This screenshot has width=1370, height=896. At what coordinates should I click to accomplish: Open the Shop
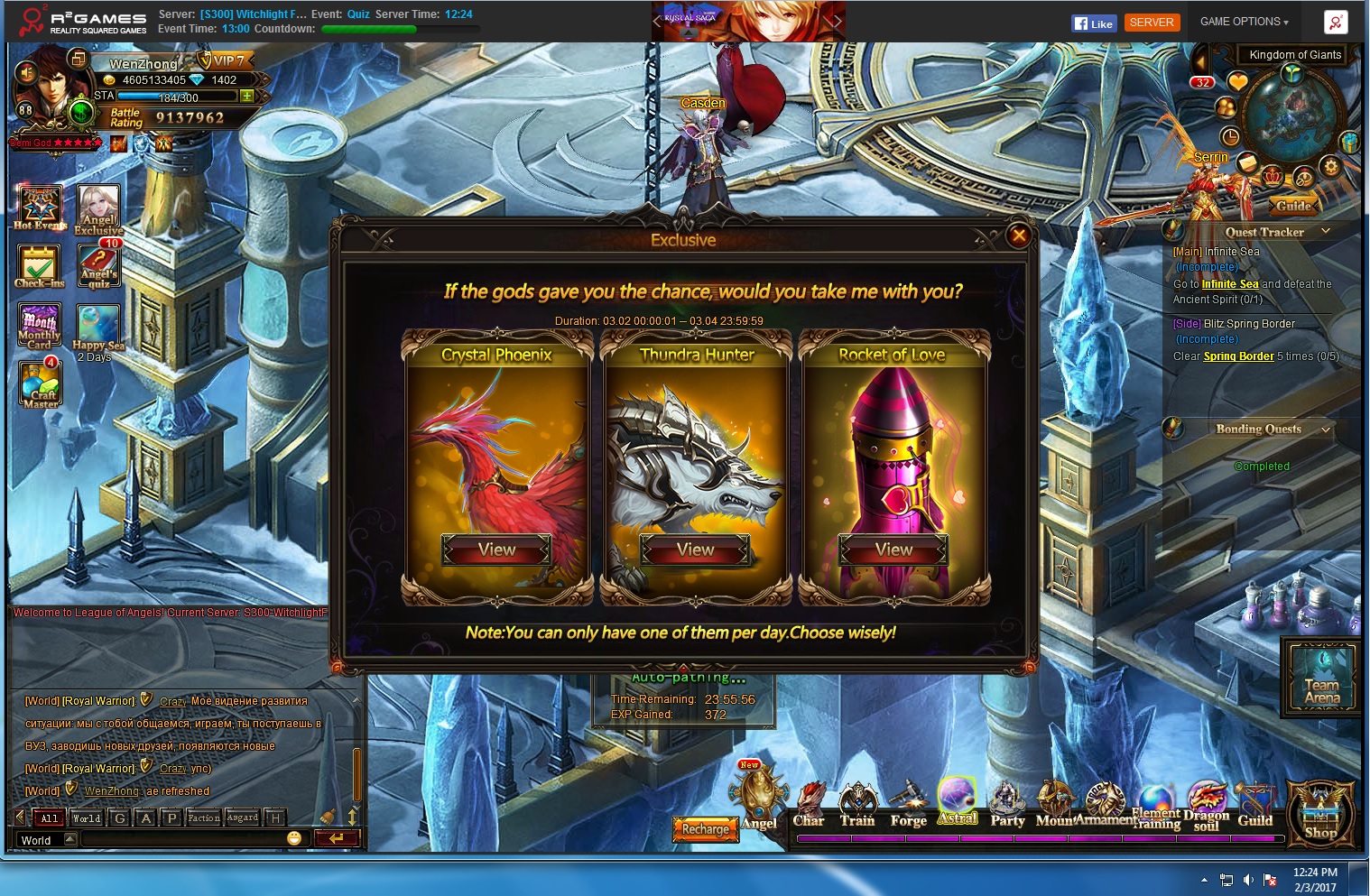click(1320, 810)
